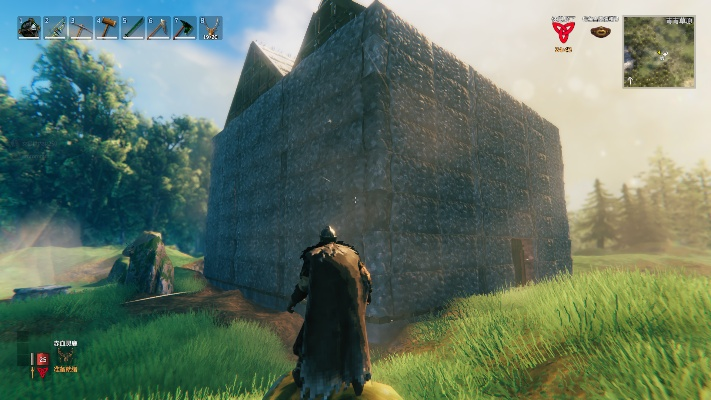Select the helmet in hotbar slot 1
Screen dimensions: 711x400
(x=29, y=28)
